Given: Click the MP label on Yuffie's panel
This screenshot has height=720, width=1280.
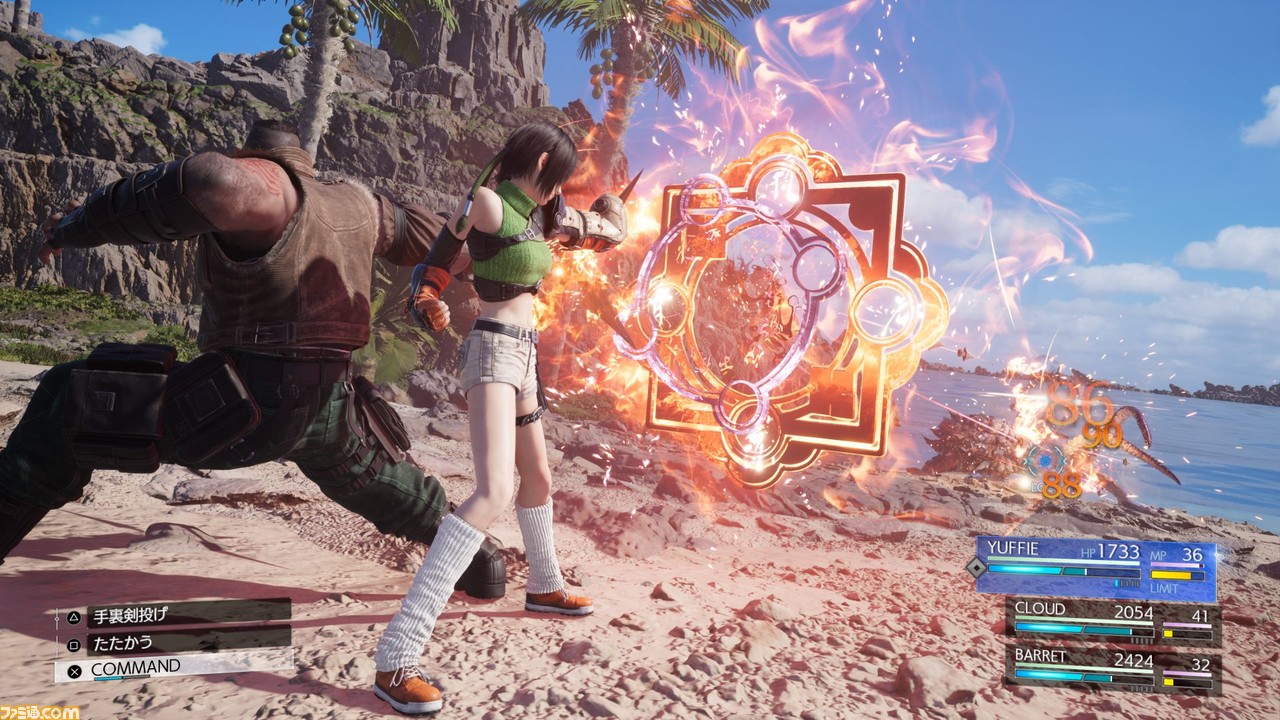Looking at the screenshot, I should point(1159,555).
